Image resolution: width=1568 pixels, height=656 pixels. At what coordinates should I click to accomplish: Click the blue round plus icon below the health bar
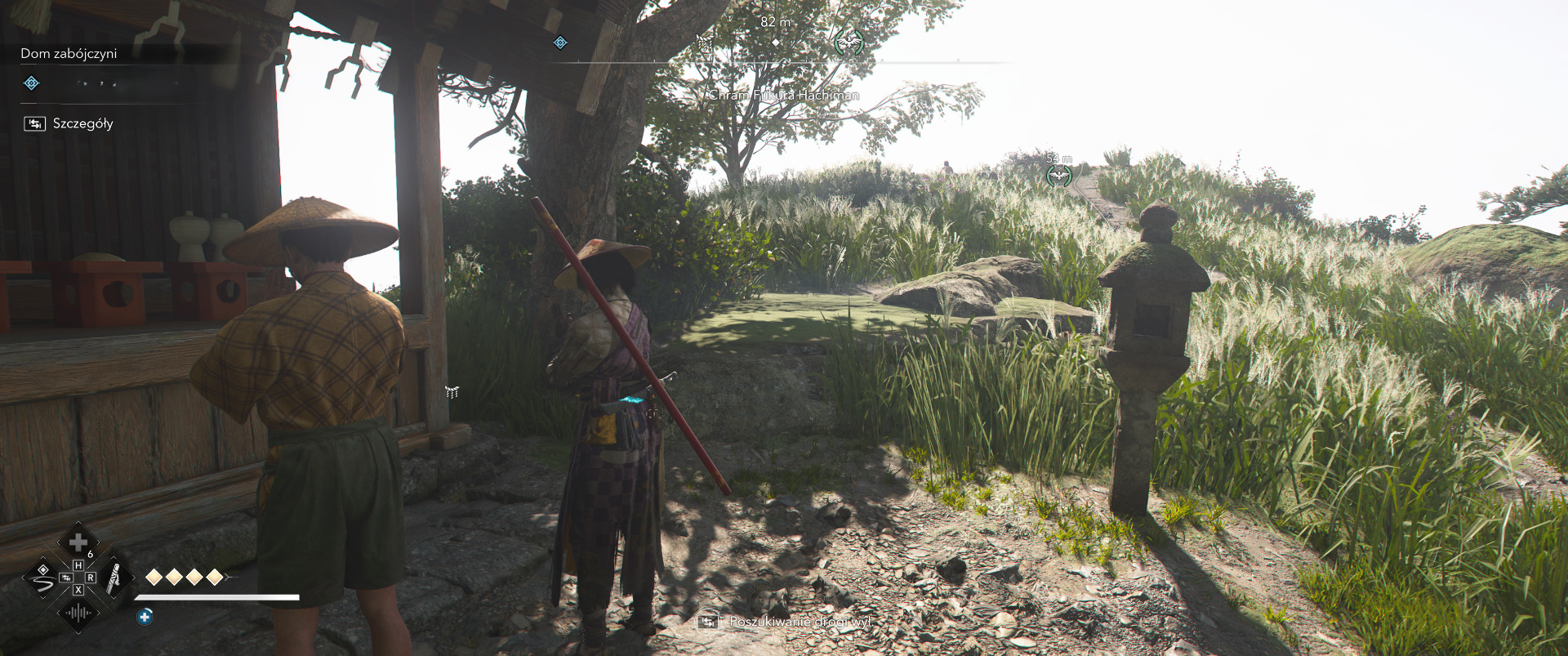coord(145,617)
